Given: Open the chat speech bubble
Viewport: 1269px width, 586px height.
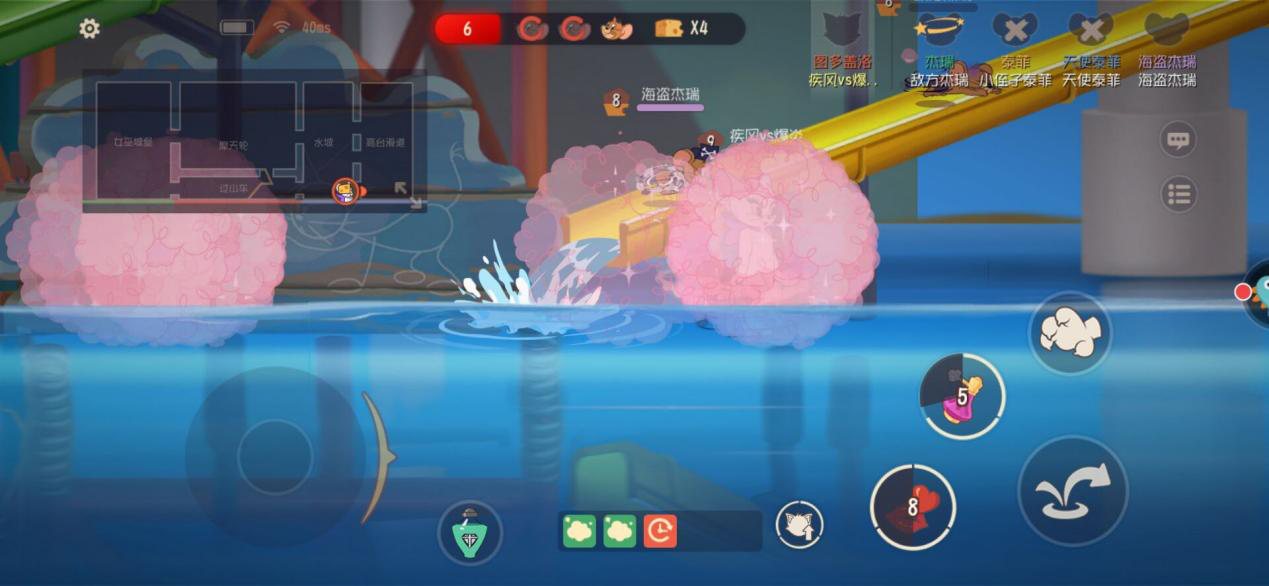Looking at the screenshot, I should click(x=1178, y=140).
